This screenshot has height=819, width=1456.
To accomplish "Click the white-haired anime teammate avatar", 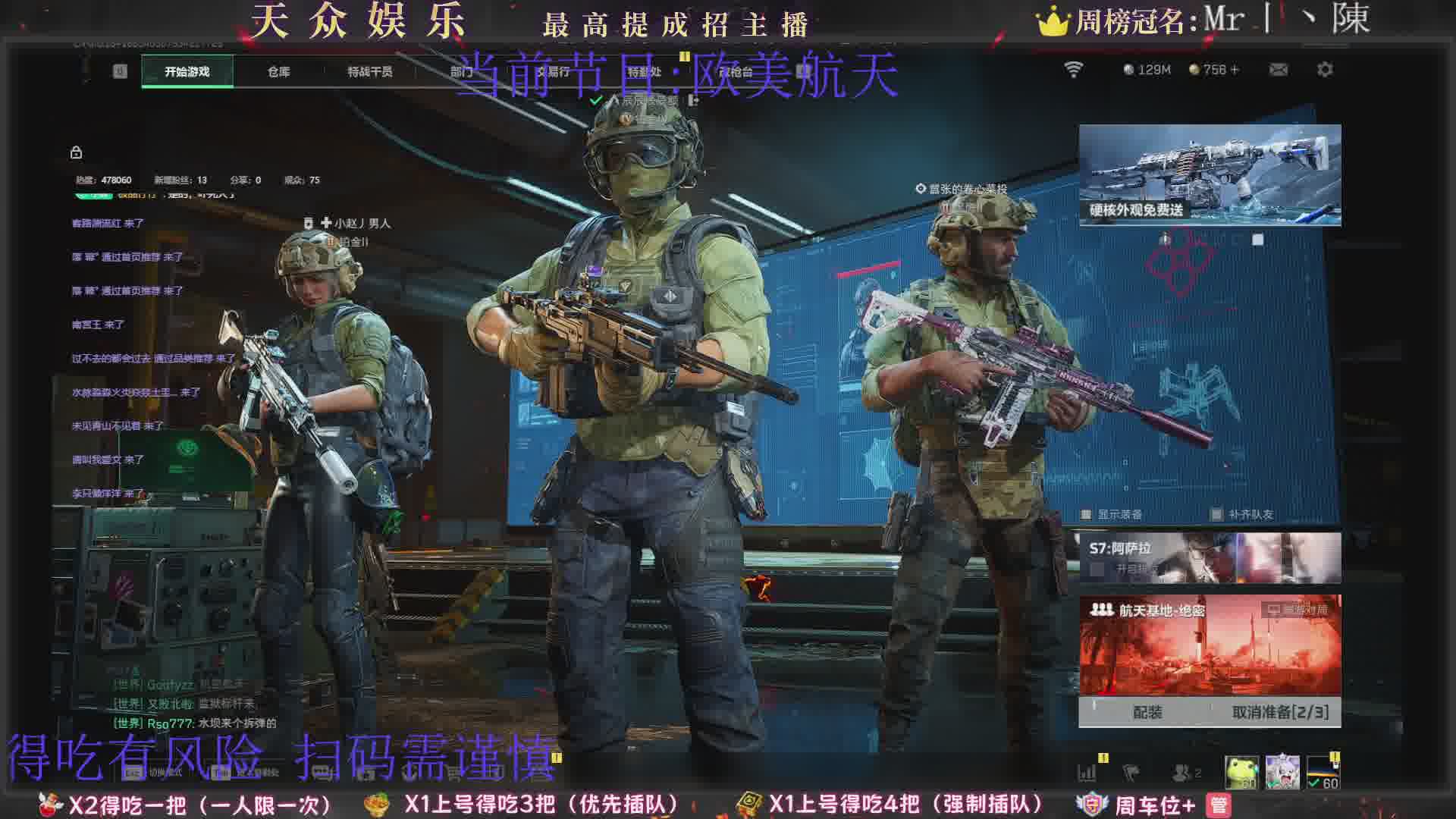I will point(1282,772).
